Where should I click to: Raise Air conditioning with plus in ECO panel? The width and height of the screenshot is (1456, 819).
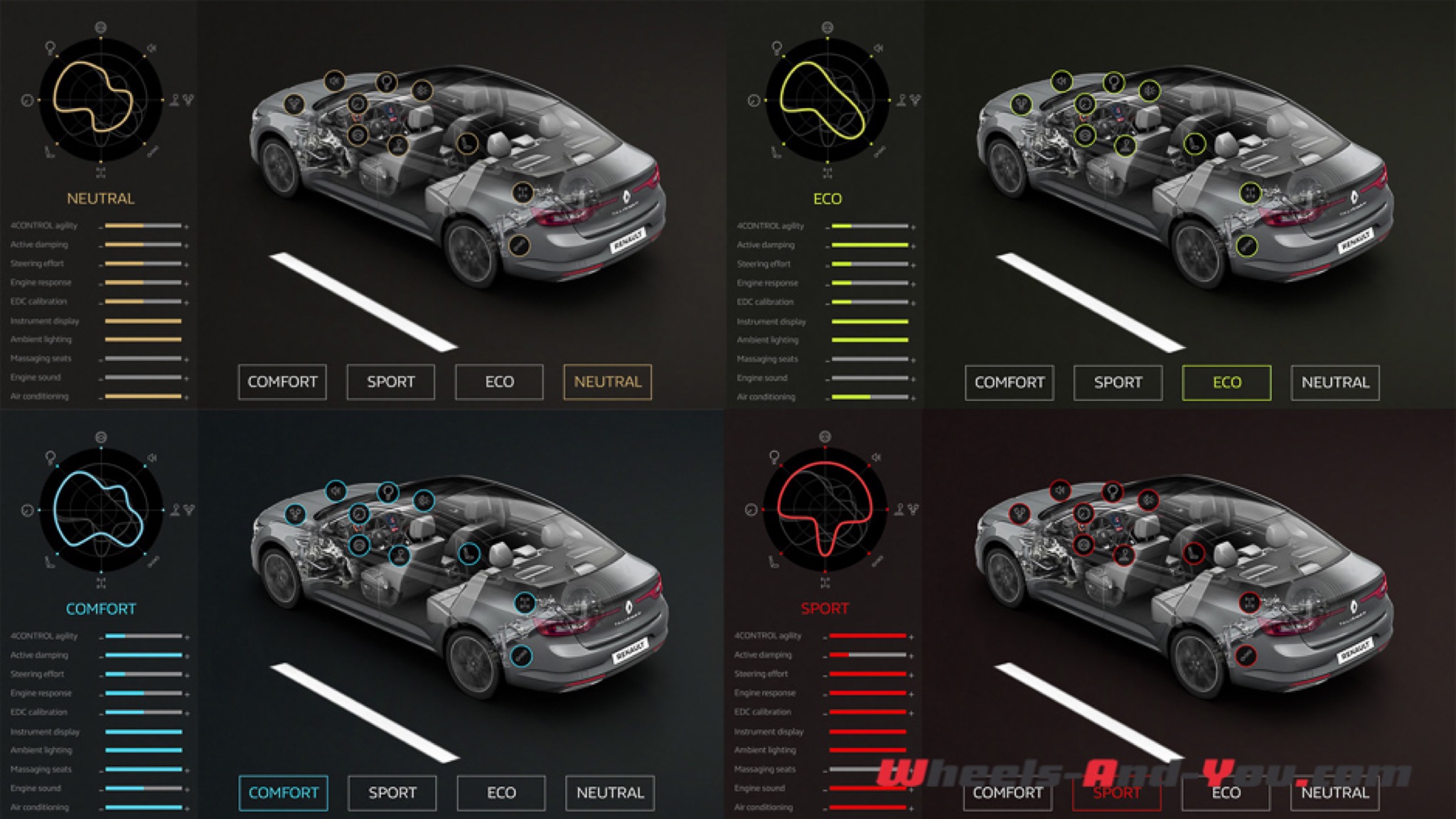(x=914, y=397)
